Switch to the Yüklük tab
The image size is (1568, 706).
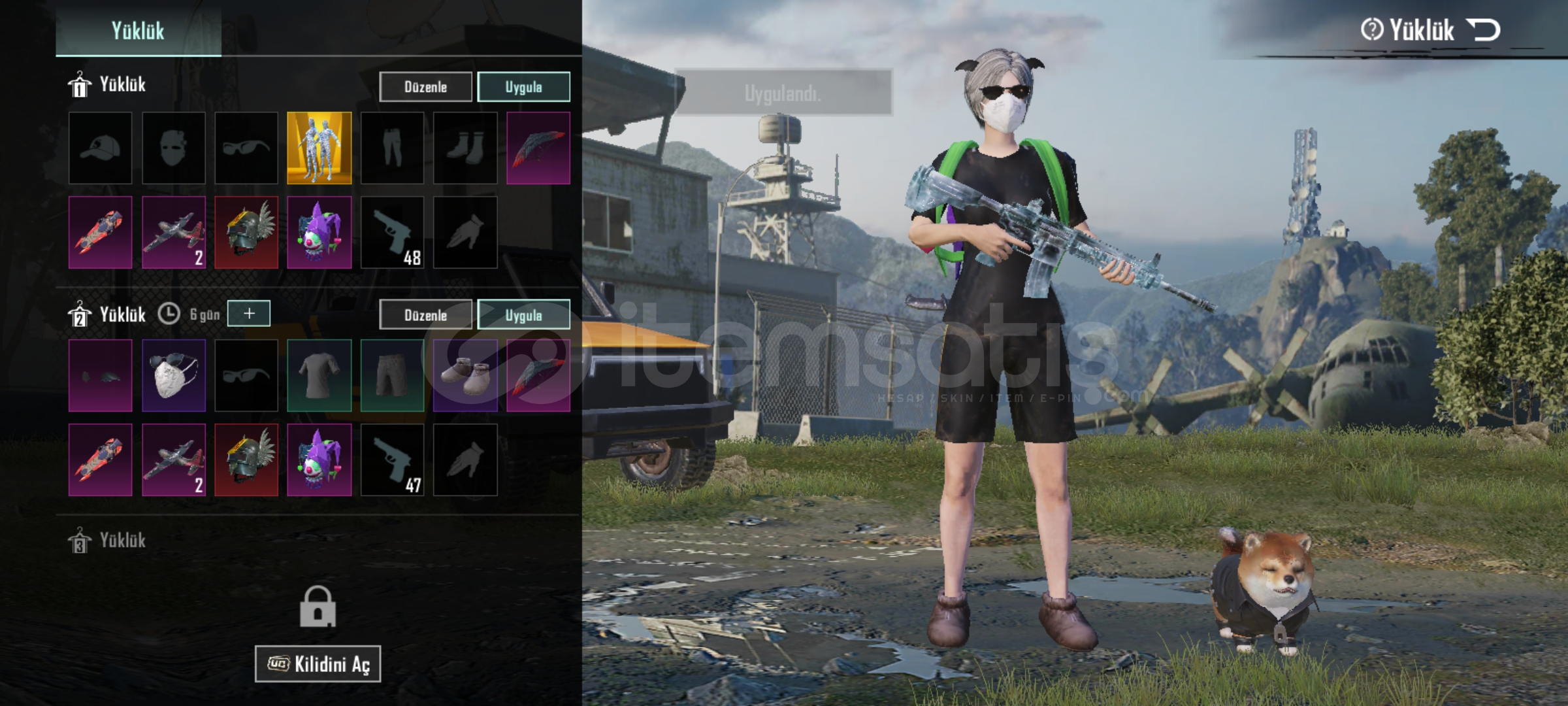point(138,31)
